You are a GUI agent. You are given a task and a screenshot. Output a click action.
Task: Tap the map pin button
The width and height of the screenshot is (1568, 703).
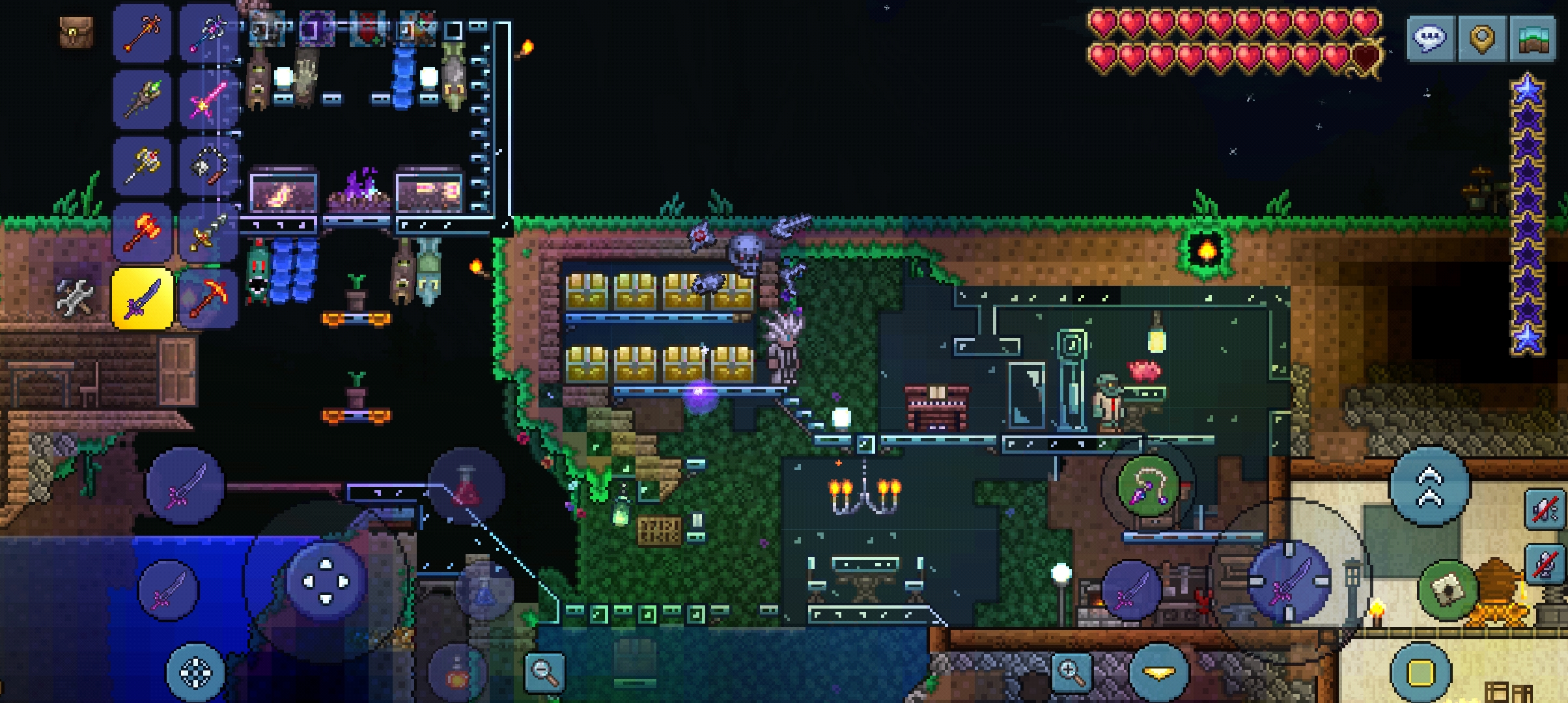[1481, 38]
